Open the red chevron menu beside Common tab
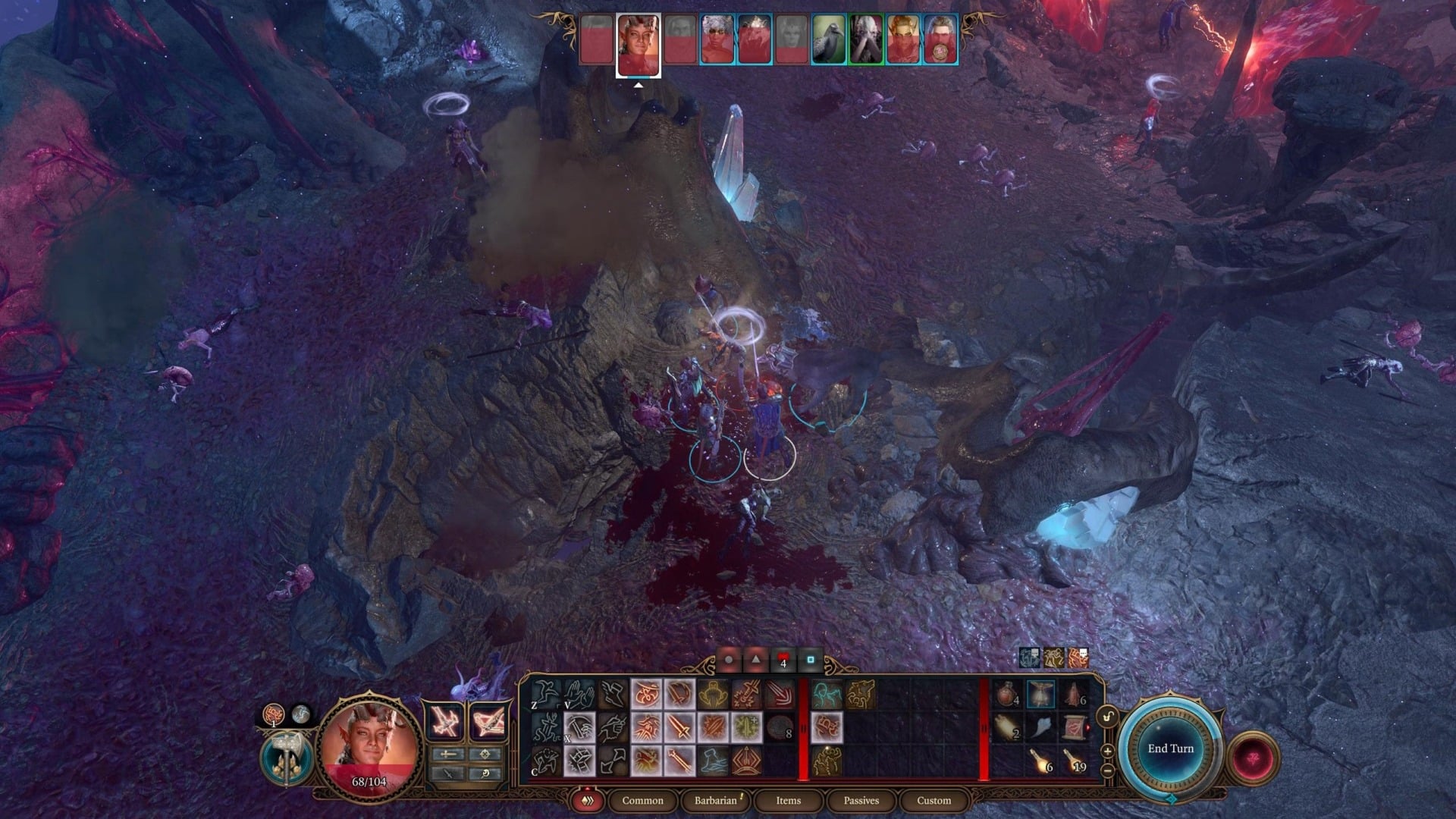1456x819 pixels. pos(587,801)
